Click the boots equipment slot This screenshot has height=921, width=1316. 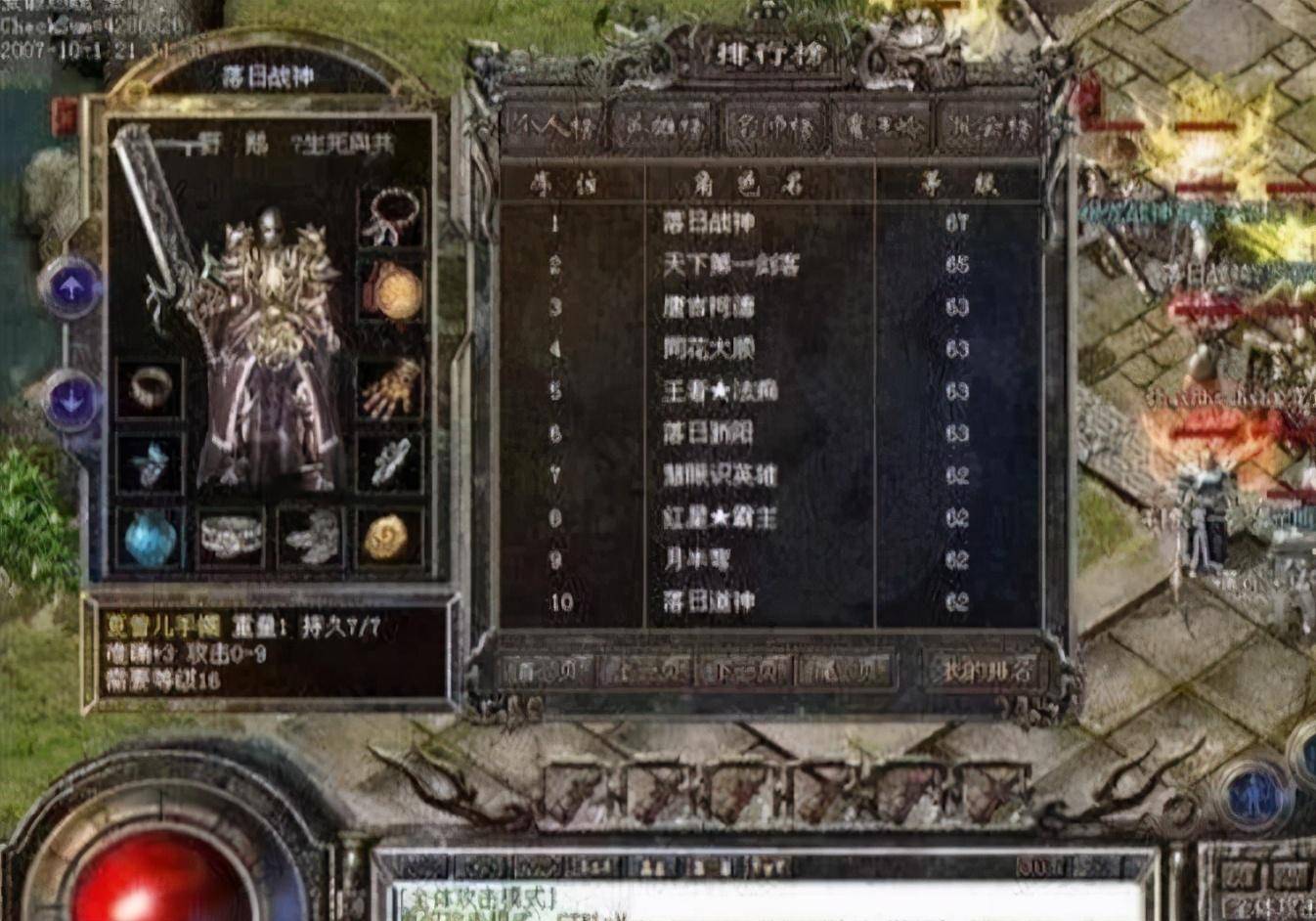tap(313, 537)
